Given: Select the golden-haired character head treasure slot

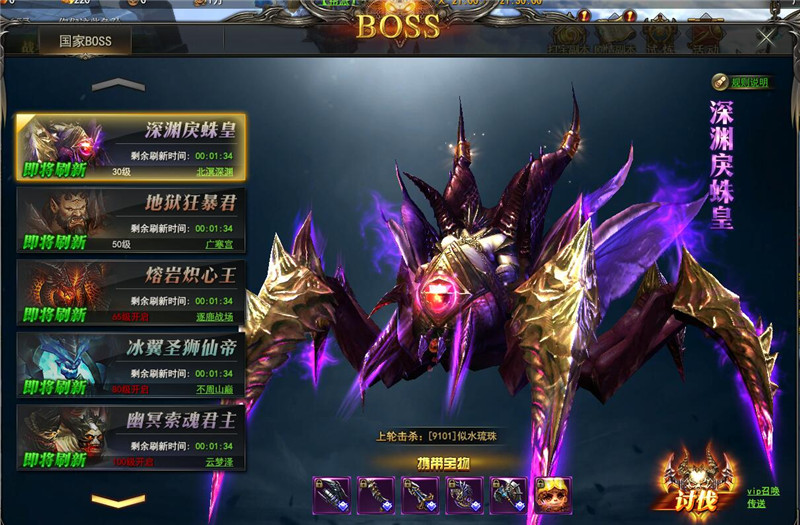Looking at the screenshot, I should [x=552, y=495].
